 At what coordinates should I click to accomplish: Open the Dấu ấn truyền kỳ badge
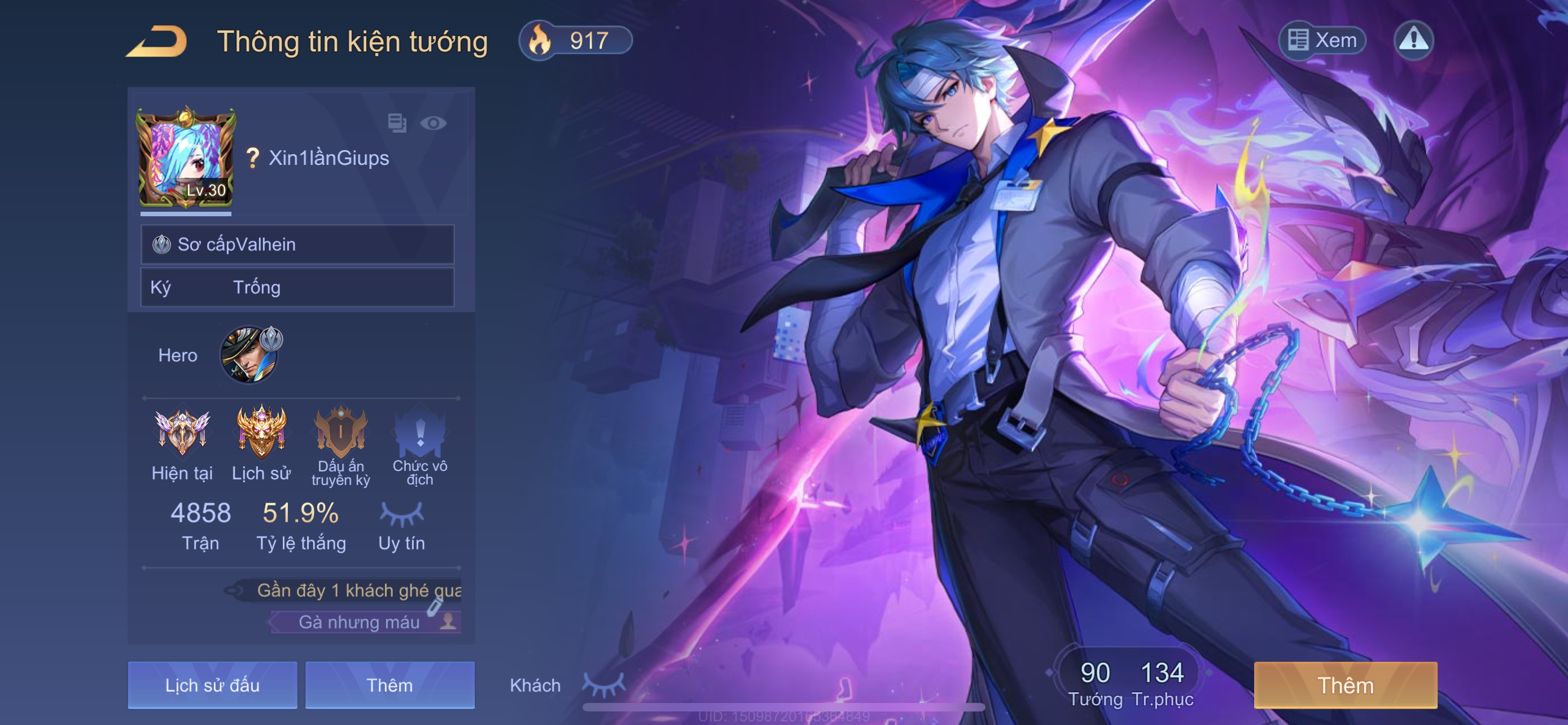click(x=341, y=434)
